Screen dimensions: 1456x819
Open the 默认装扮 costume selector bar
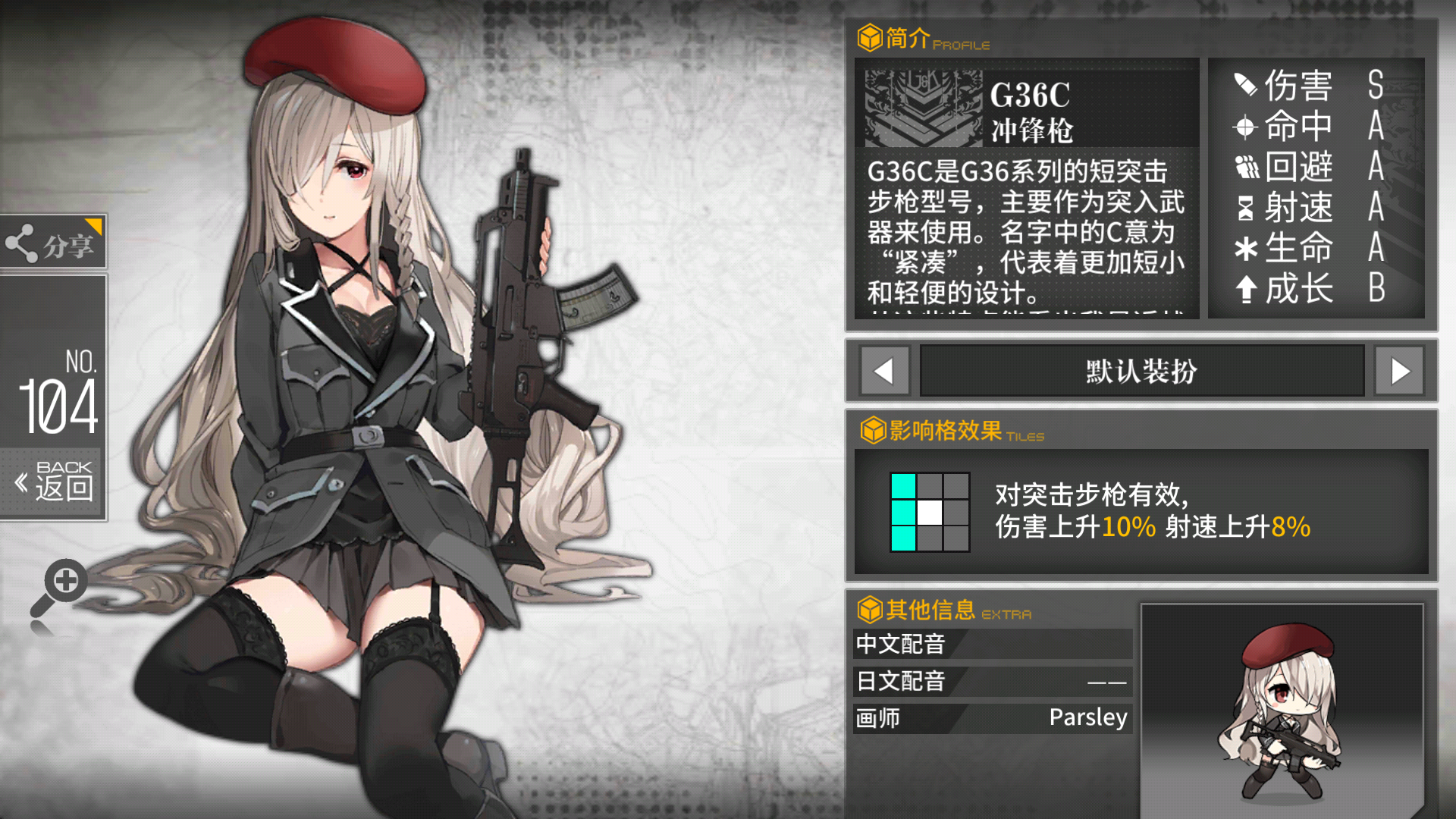point(1141,371)
